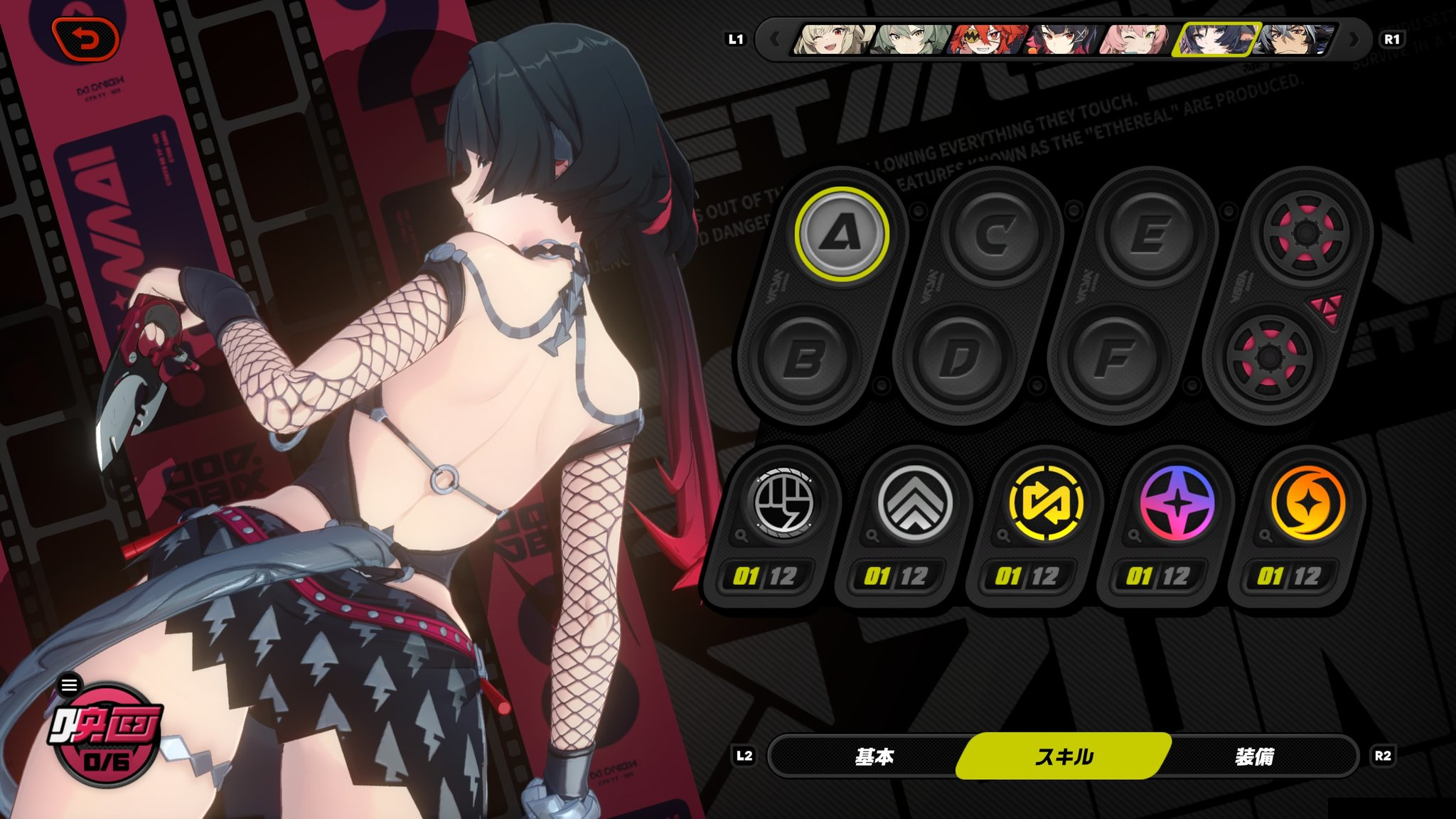Choose core skill node C
Screen dimensions: 1456x819
tap(995, 233)
